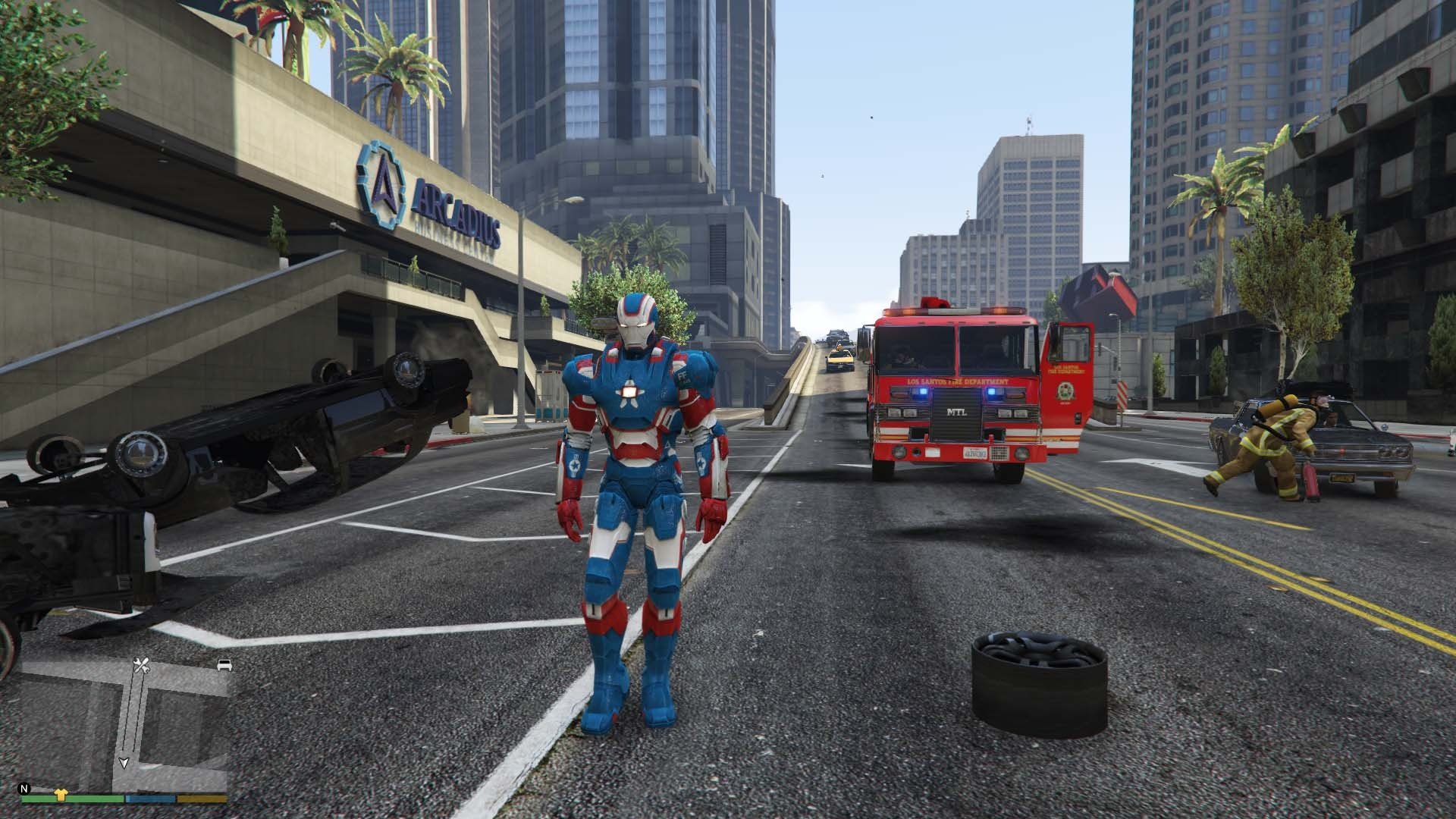The image size is (1456, 819).
Task: Click the white player arrow on the minimap
Action: point(124,762)
